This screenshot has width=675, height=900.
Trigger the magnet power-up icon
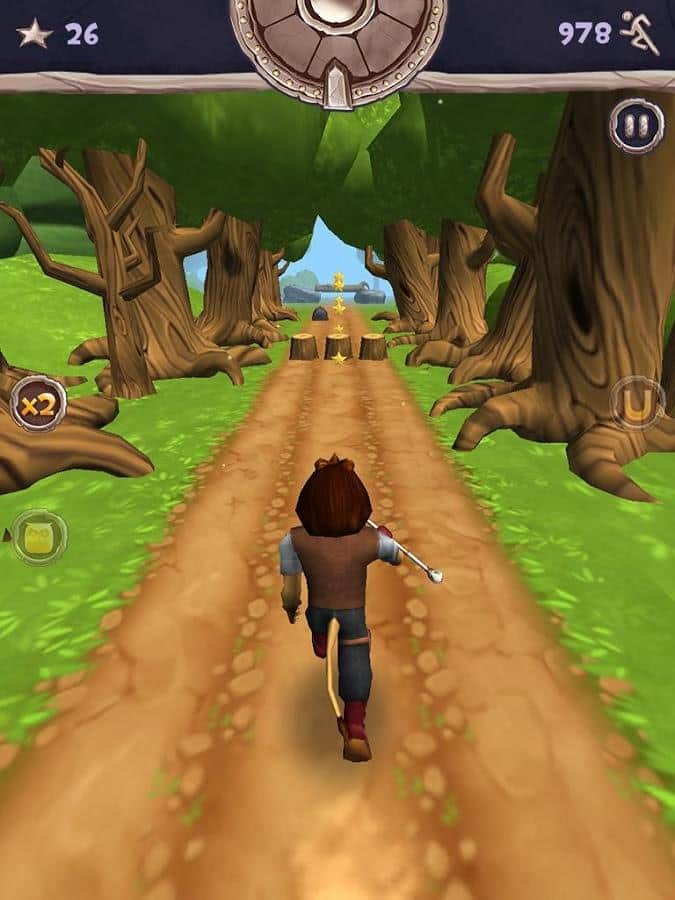[x=637, y=403]
